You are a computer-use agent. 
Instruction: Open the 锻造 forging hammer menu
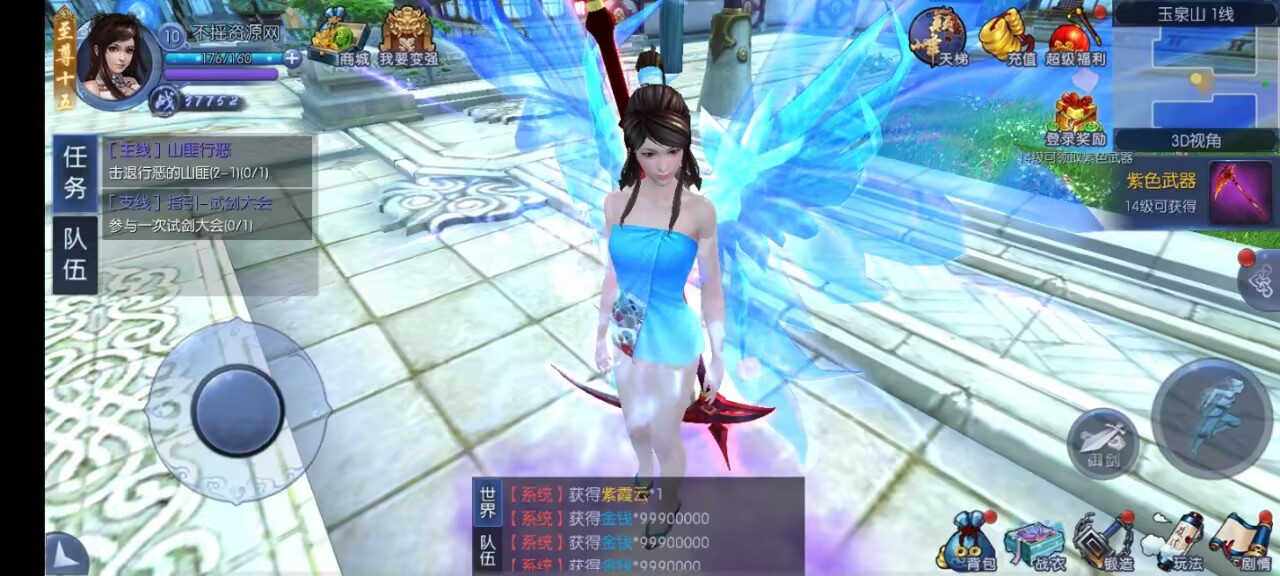coord(1103,543)
